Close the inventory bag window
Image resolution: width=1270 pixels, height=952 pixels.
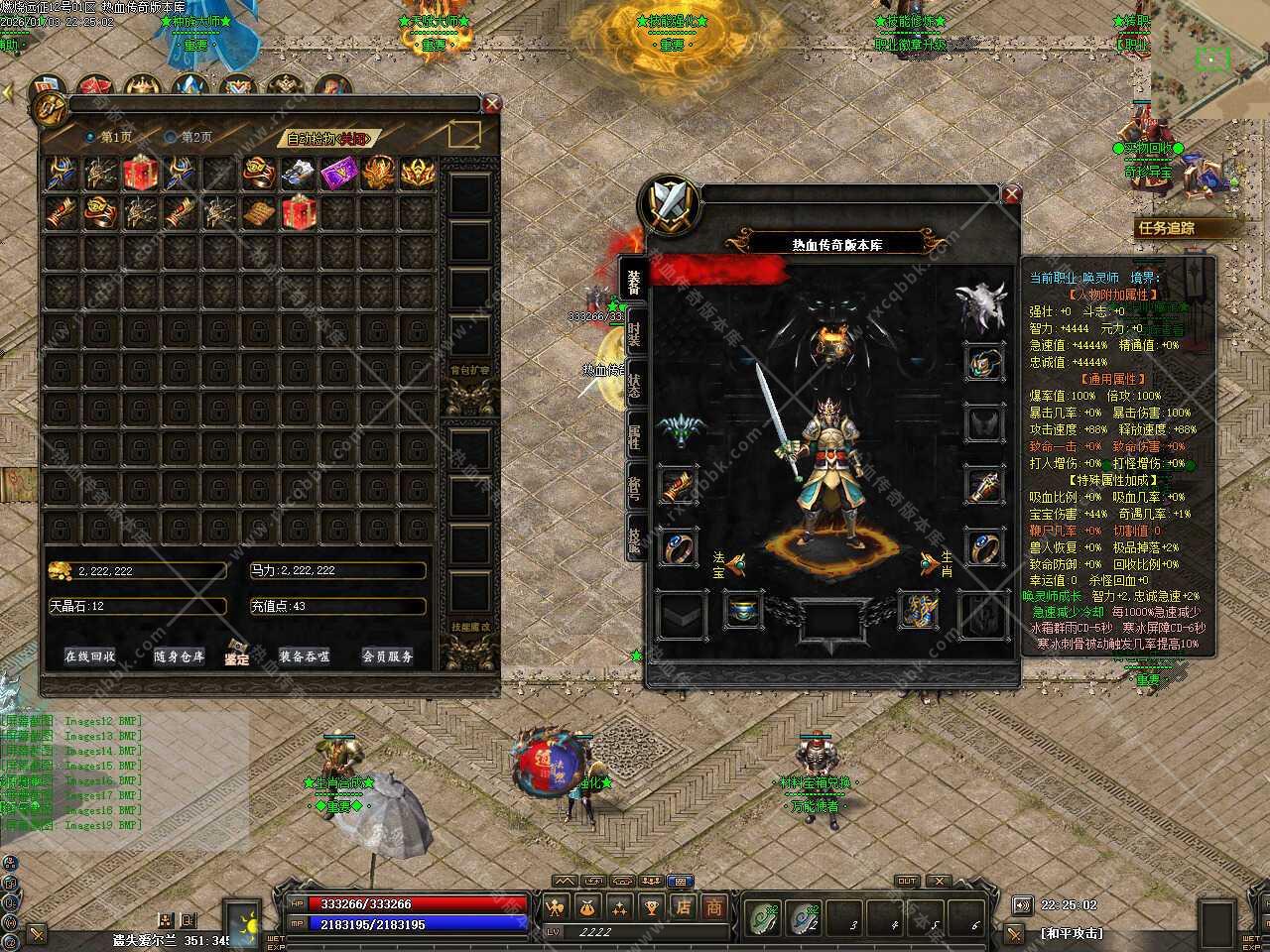[492, 103]
